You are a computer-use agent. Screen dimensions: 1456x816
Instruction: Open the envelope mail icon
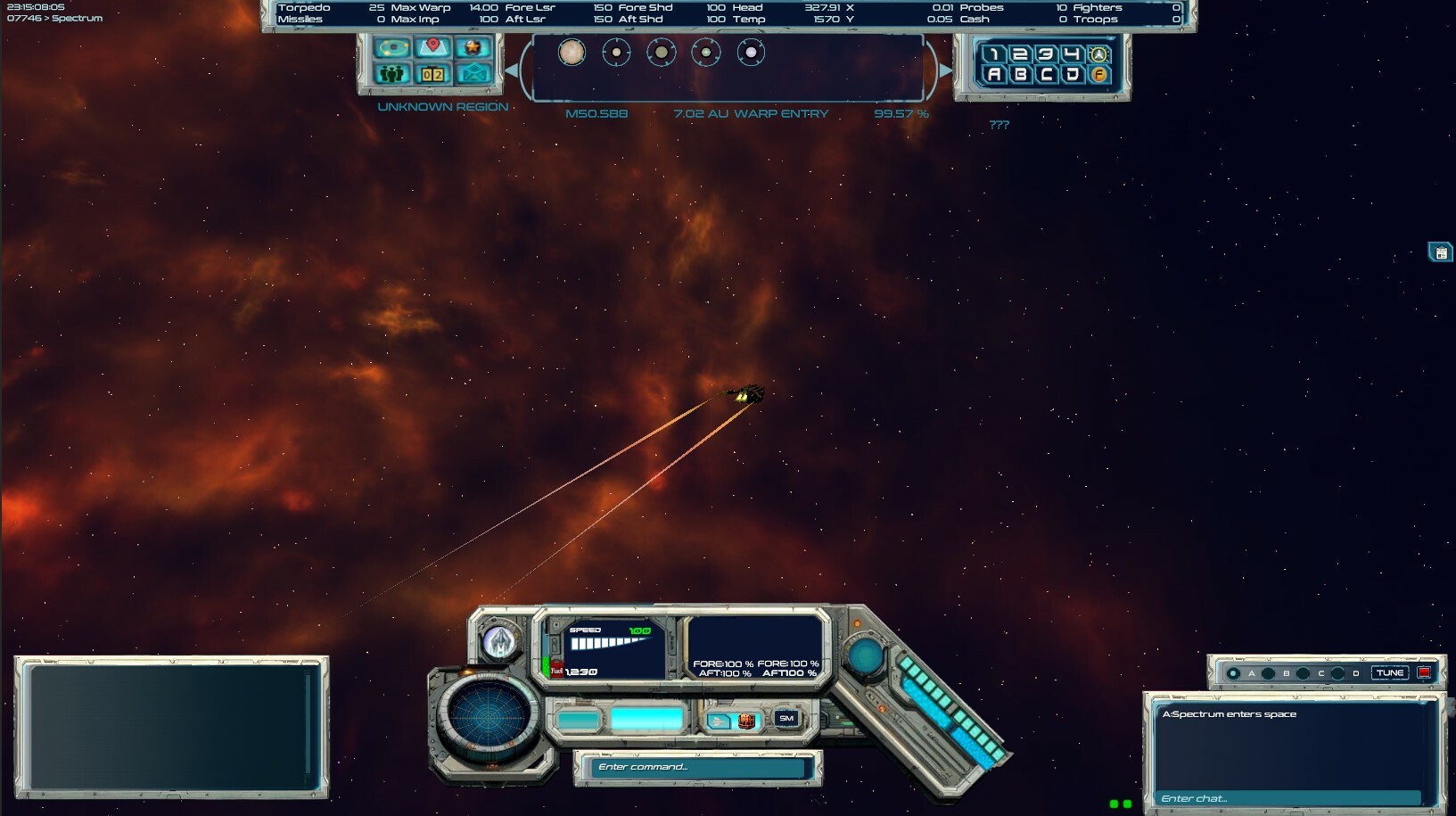[473, 74]
